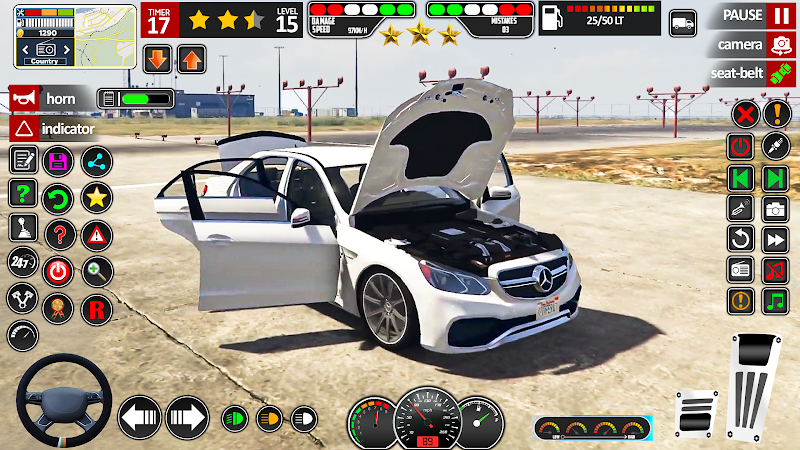Click the red R button
This screenshot has height=450, width=800.
tap(96, 308)
